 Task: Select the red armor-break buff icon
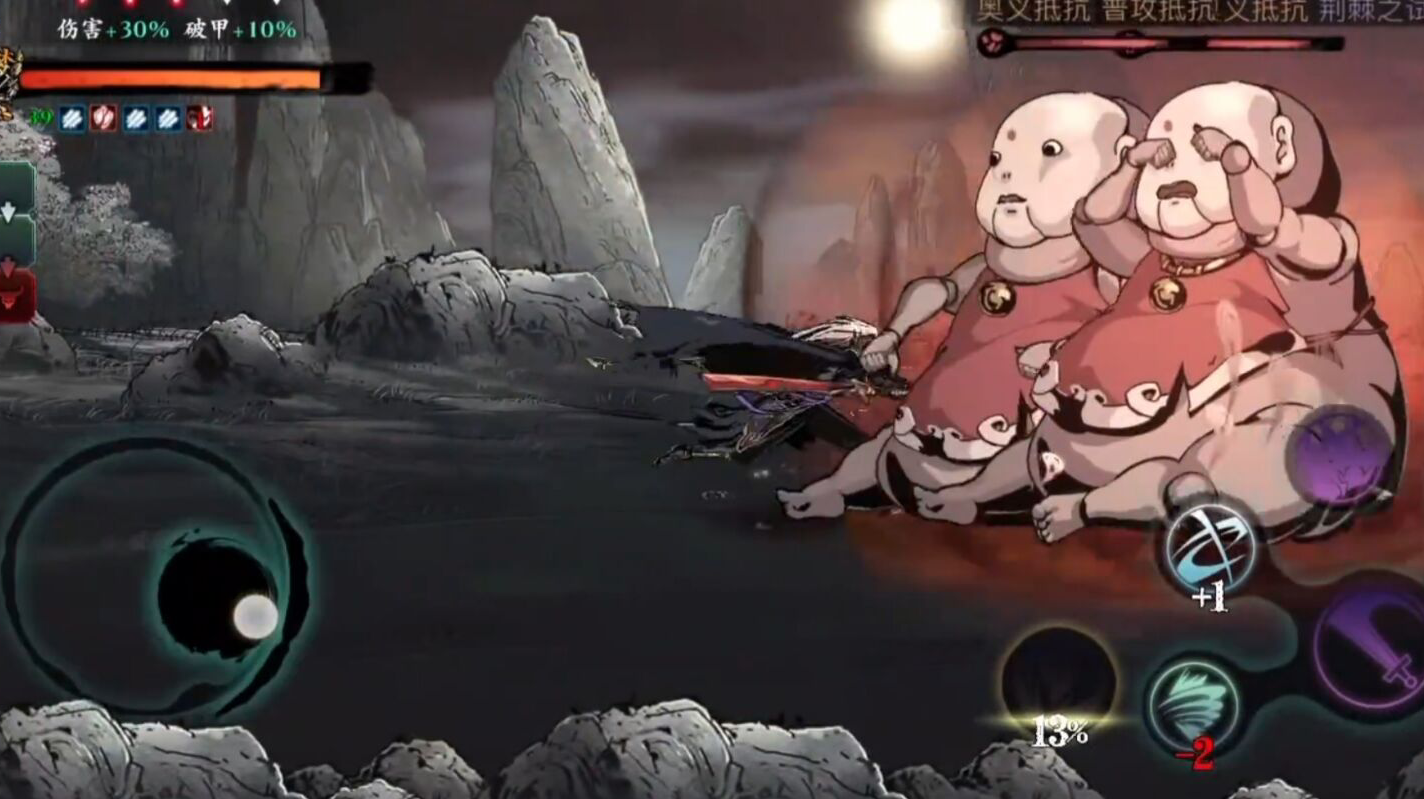102,117
